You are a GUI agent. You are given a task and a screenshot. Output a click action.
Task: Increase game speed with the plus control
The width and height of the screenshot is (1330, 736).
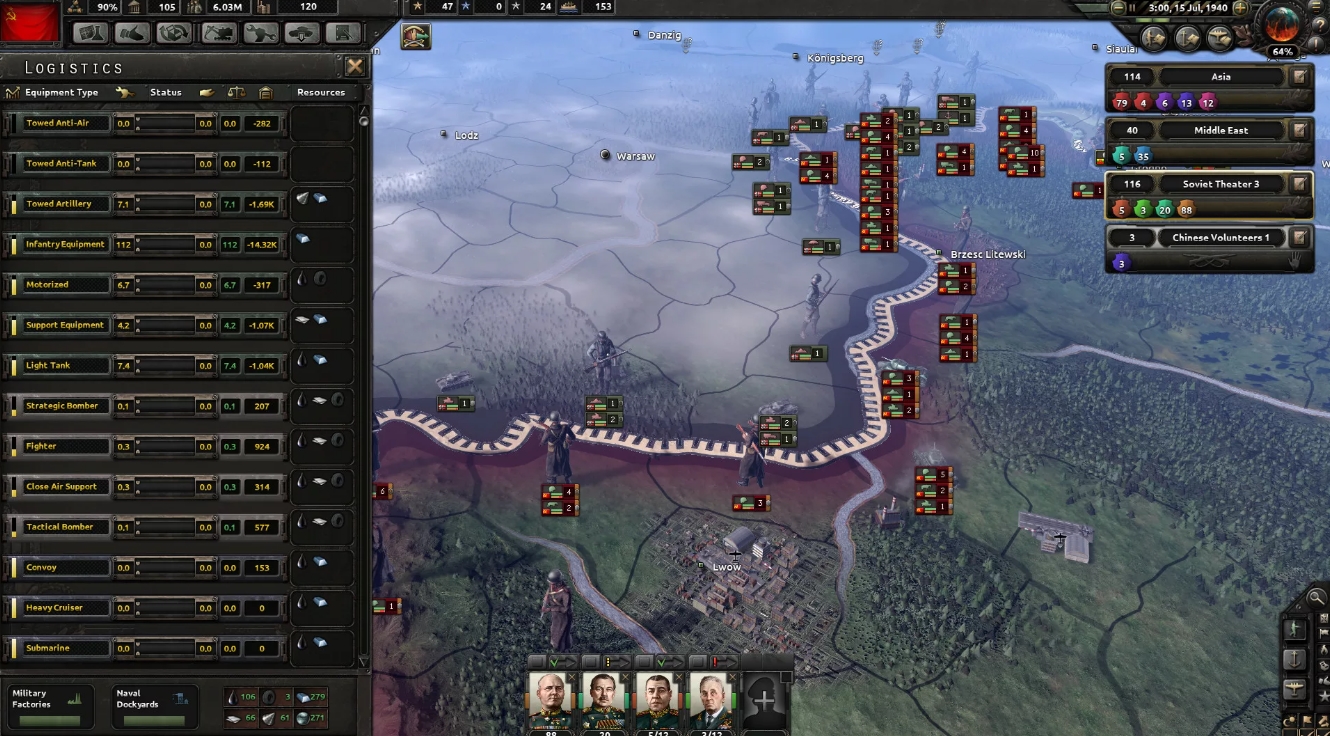pos(1239,8)
